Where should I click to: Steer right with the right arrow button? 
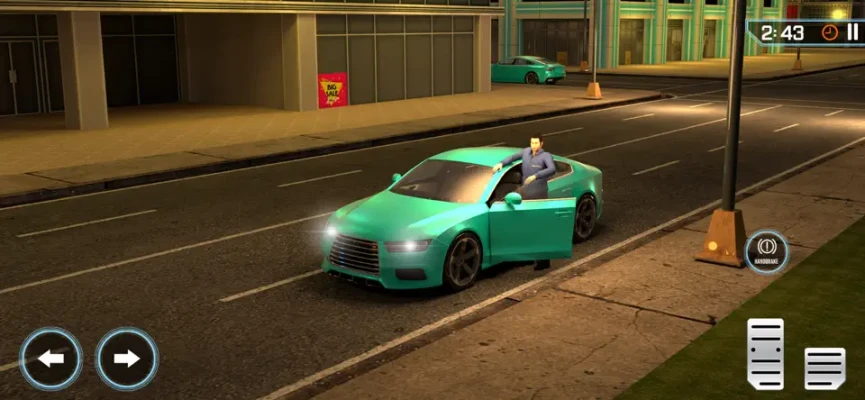[x=127, y=358]
